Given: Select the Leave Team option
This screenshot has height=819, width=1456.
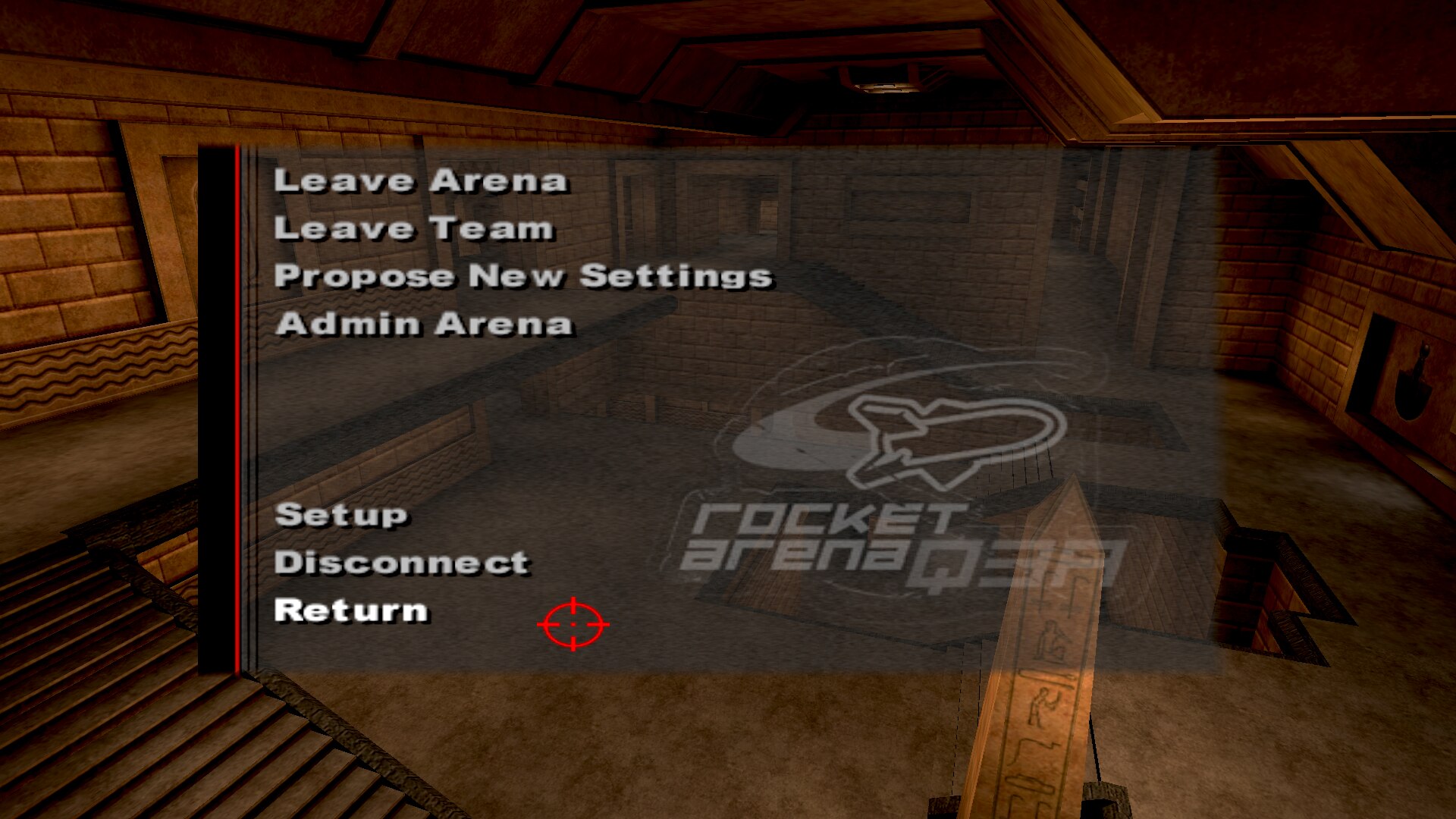Looking at the screenshot, I should coord(414,228).
